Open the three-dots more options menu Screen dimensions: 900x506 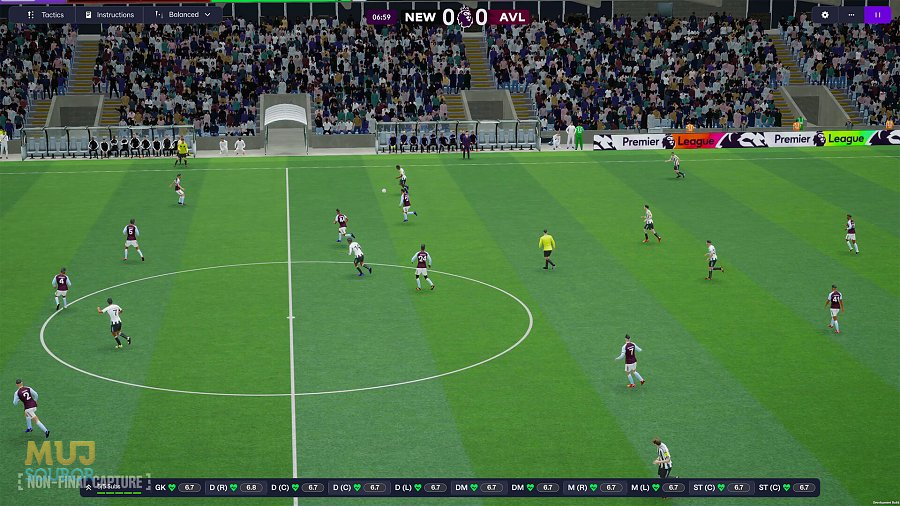click(x=851, y=15)
